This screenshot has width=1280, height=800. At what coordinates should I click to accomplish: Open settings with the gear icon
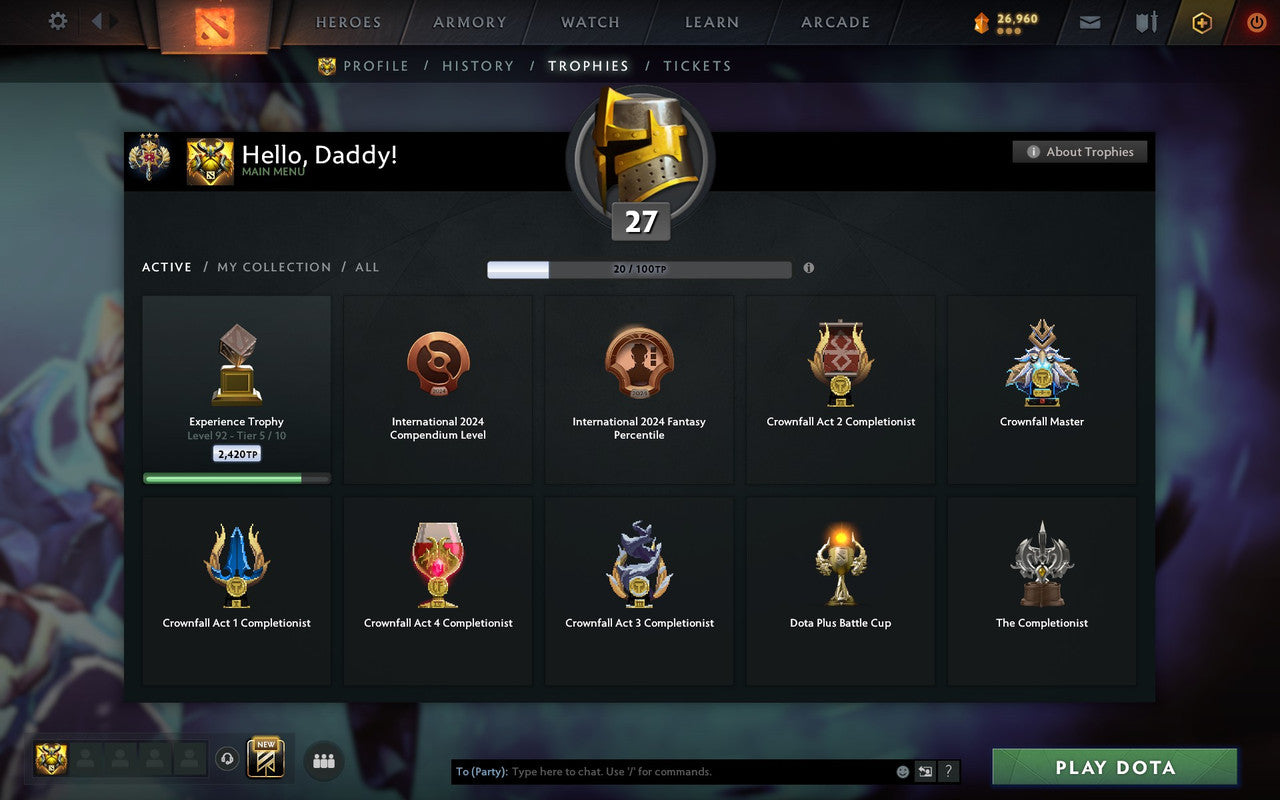tap(57, 21)
